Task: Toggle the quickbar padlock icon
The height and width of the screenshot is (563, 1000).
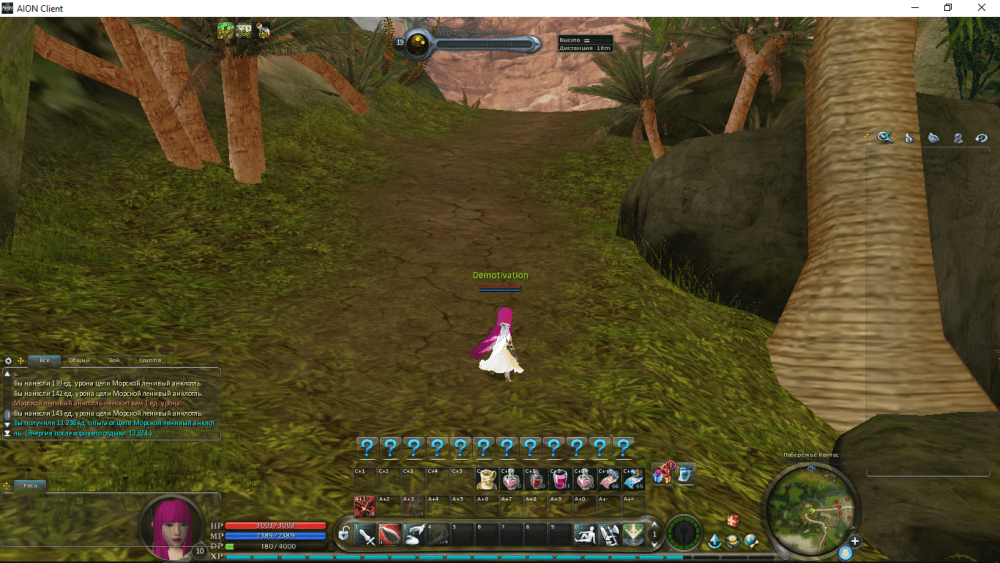Action: click(344, 535)
